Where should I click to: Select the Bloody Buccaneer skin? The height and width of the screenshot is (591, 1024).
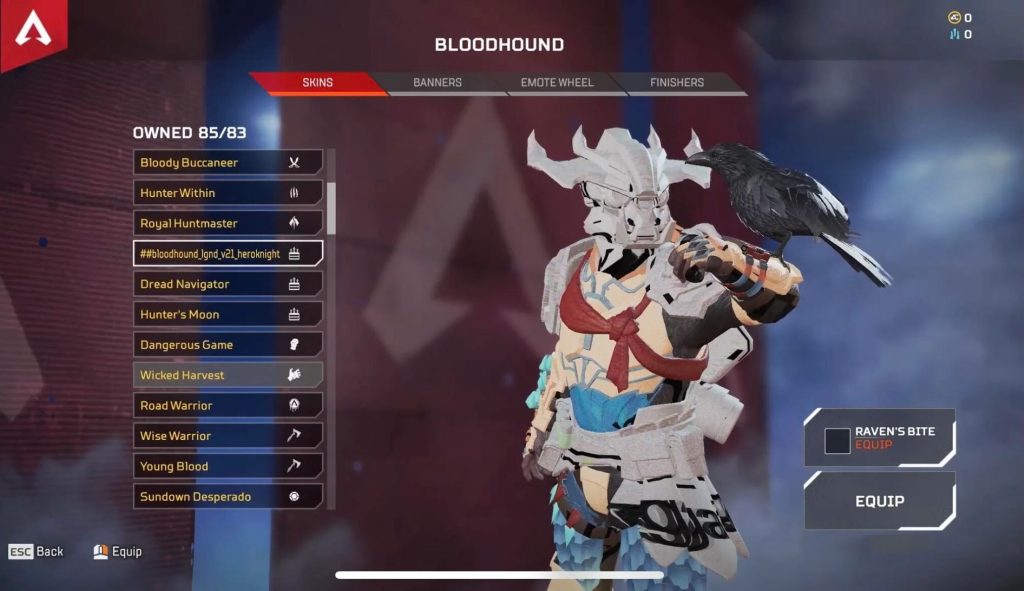[228, 162]
